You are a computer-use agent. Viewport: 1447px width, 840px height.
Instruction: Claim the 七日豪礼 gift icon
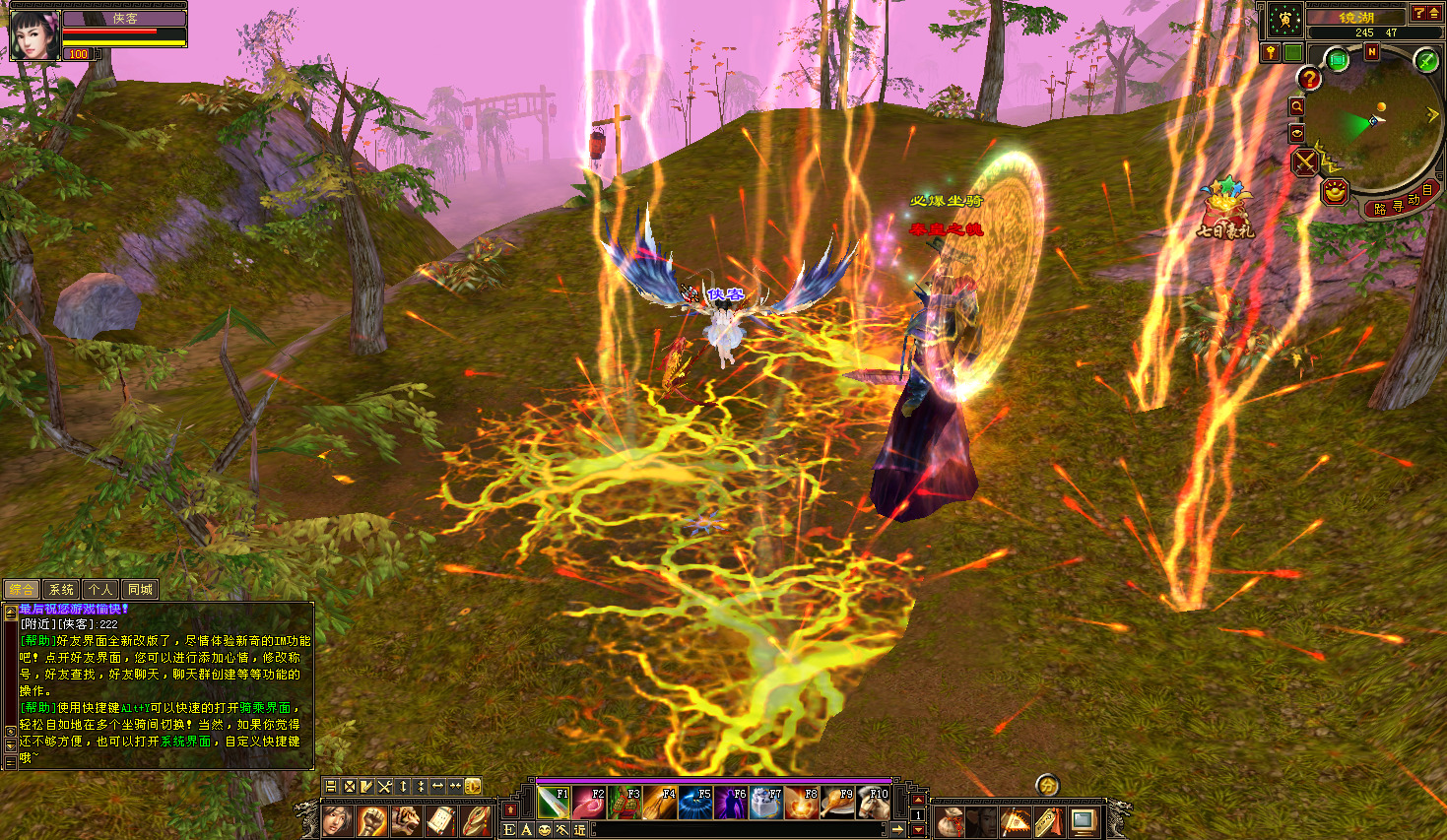[1225, 209]
